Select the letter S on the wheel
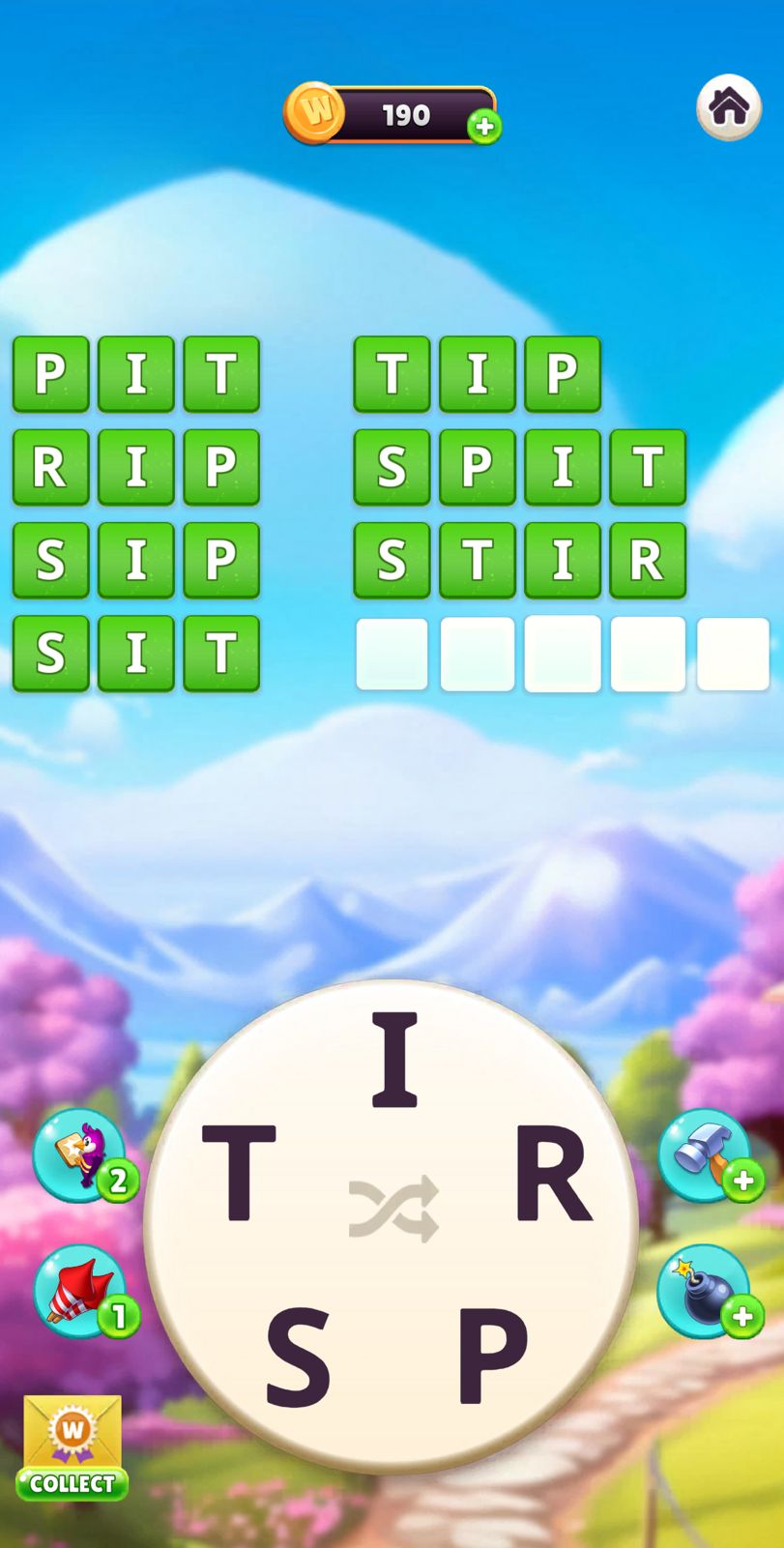 pyautogui.click(x=298, y=1355)
